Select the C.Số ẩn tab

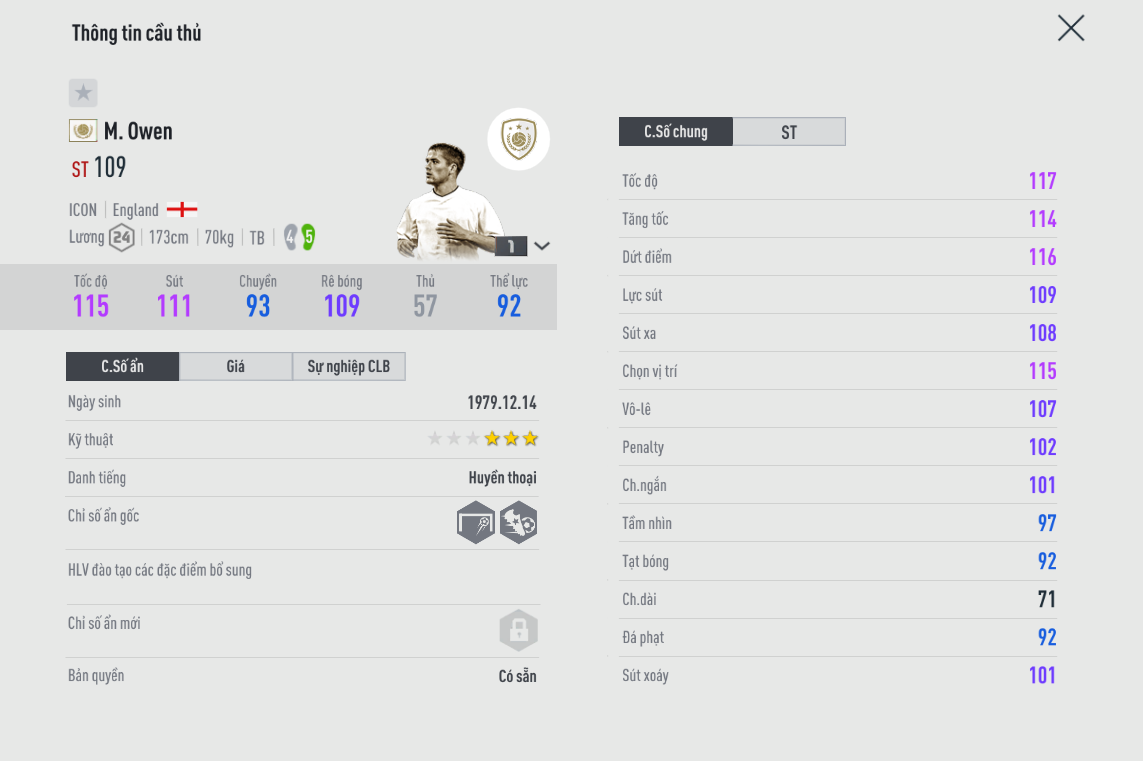click(122, 367)
